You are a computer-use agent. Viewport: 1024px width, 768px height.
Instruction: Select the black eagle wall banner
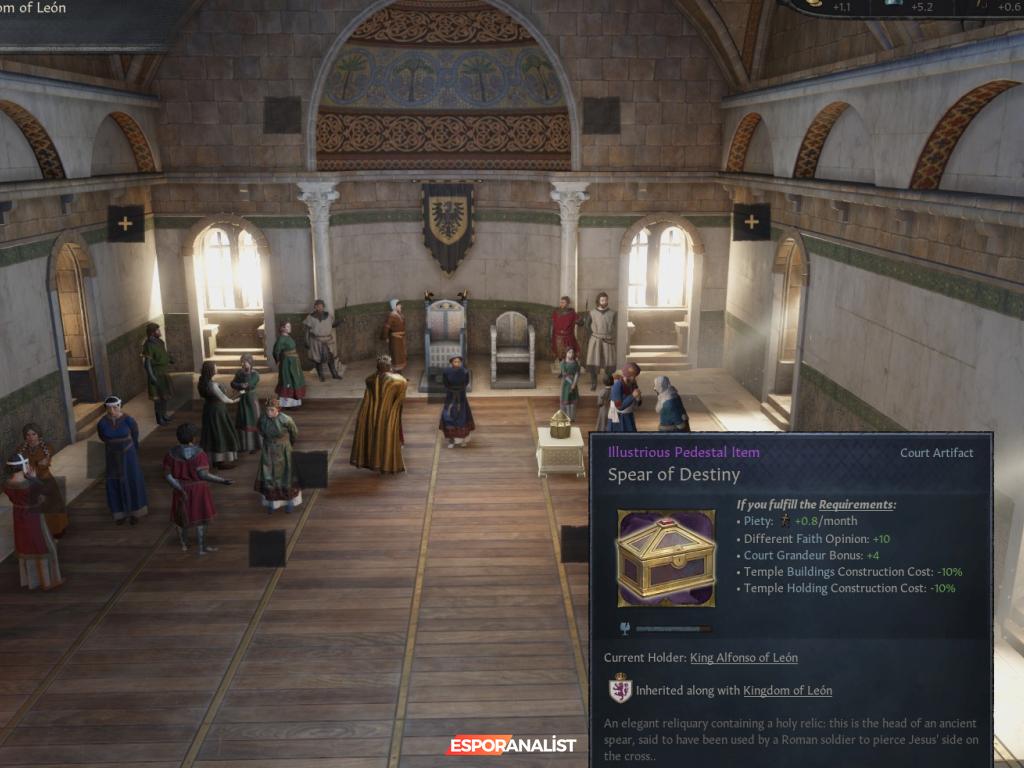point(447,225)
